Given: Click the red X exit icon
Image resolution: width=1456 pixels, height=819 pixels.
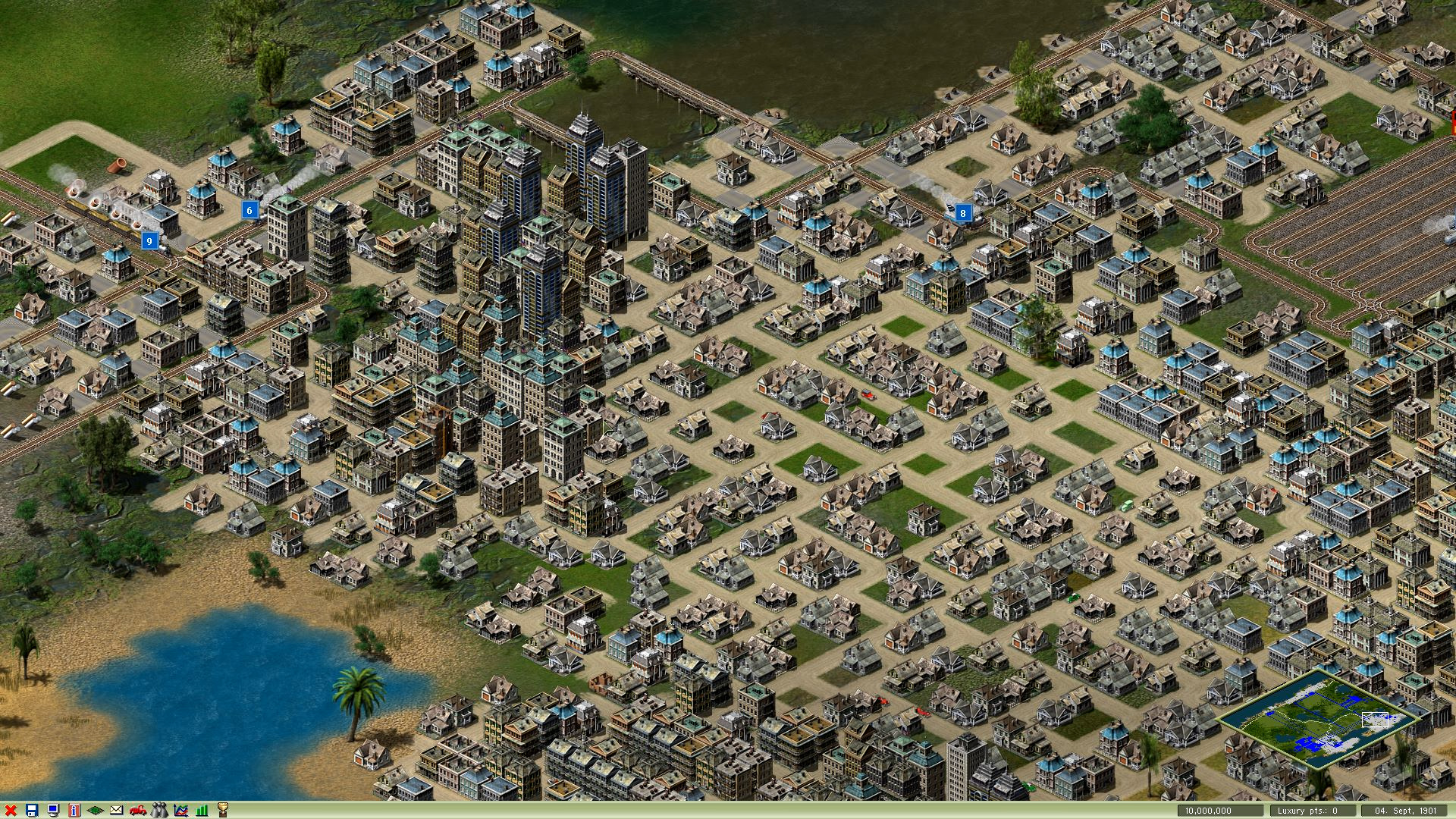Looking at the screenshot, I should pyautogui.click(x=10, y=811).
